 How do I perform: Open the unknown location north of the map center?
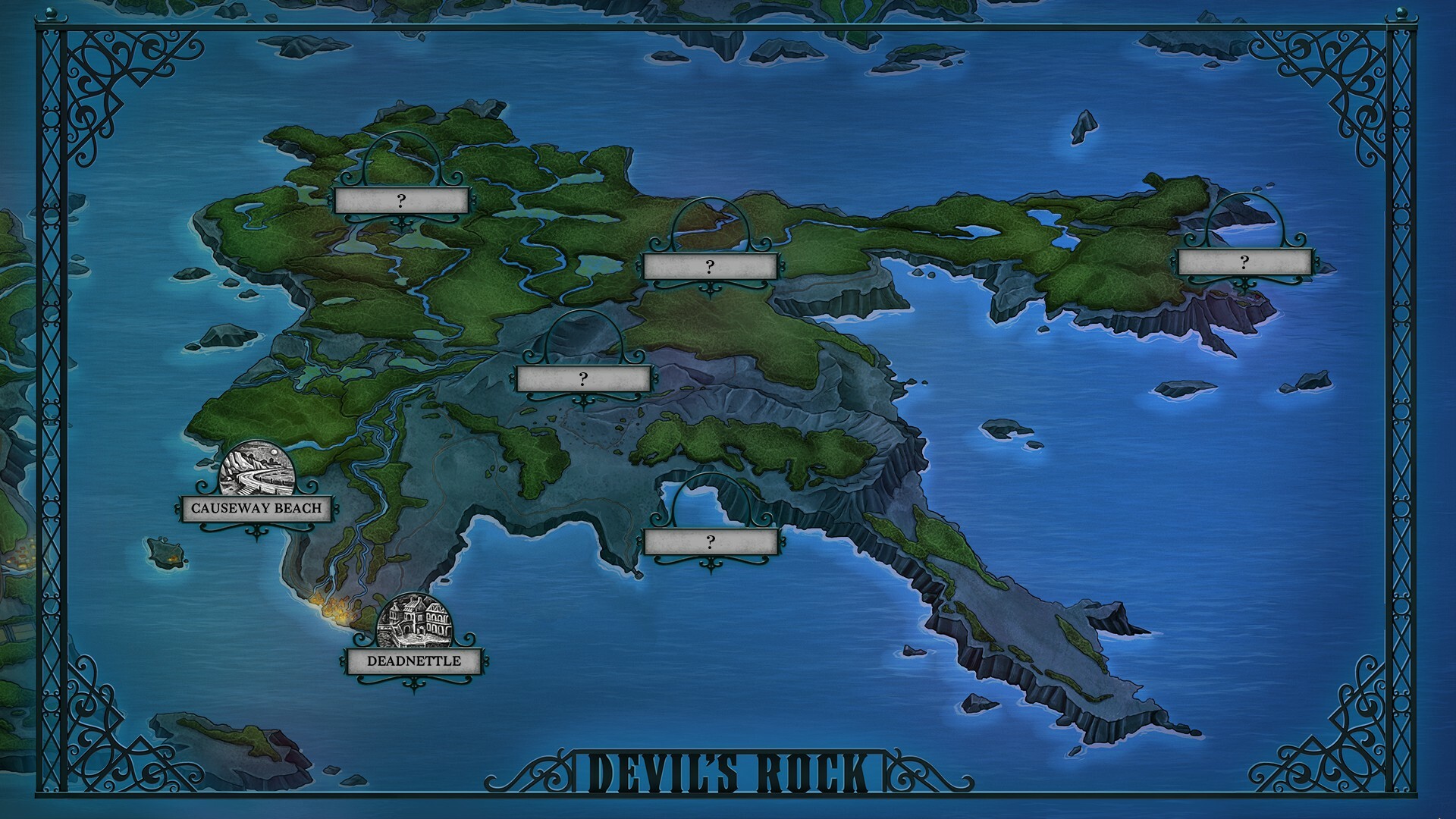[x=708, y=265]
